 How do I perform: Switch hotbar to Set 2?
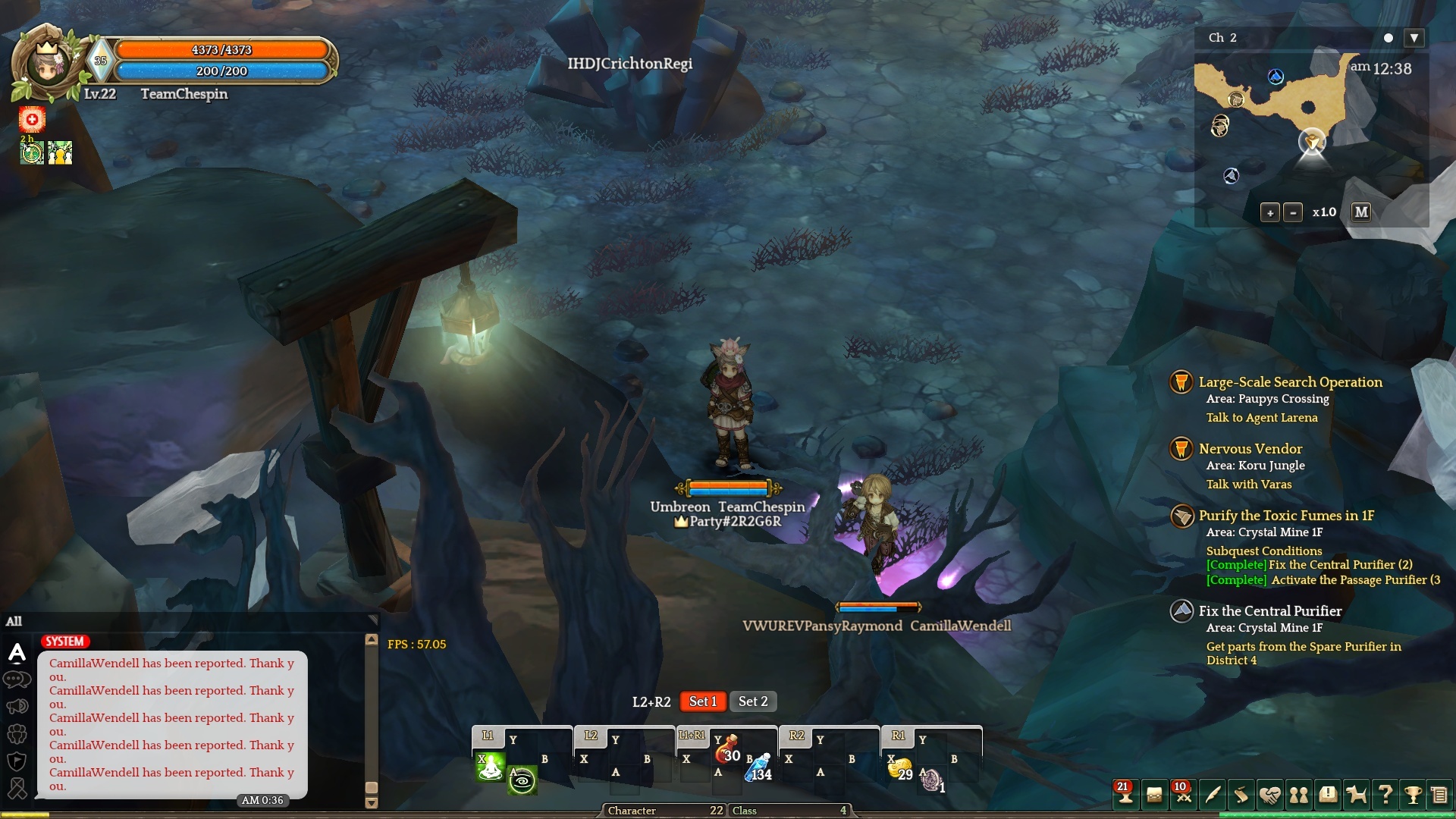tap(753, 701)
